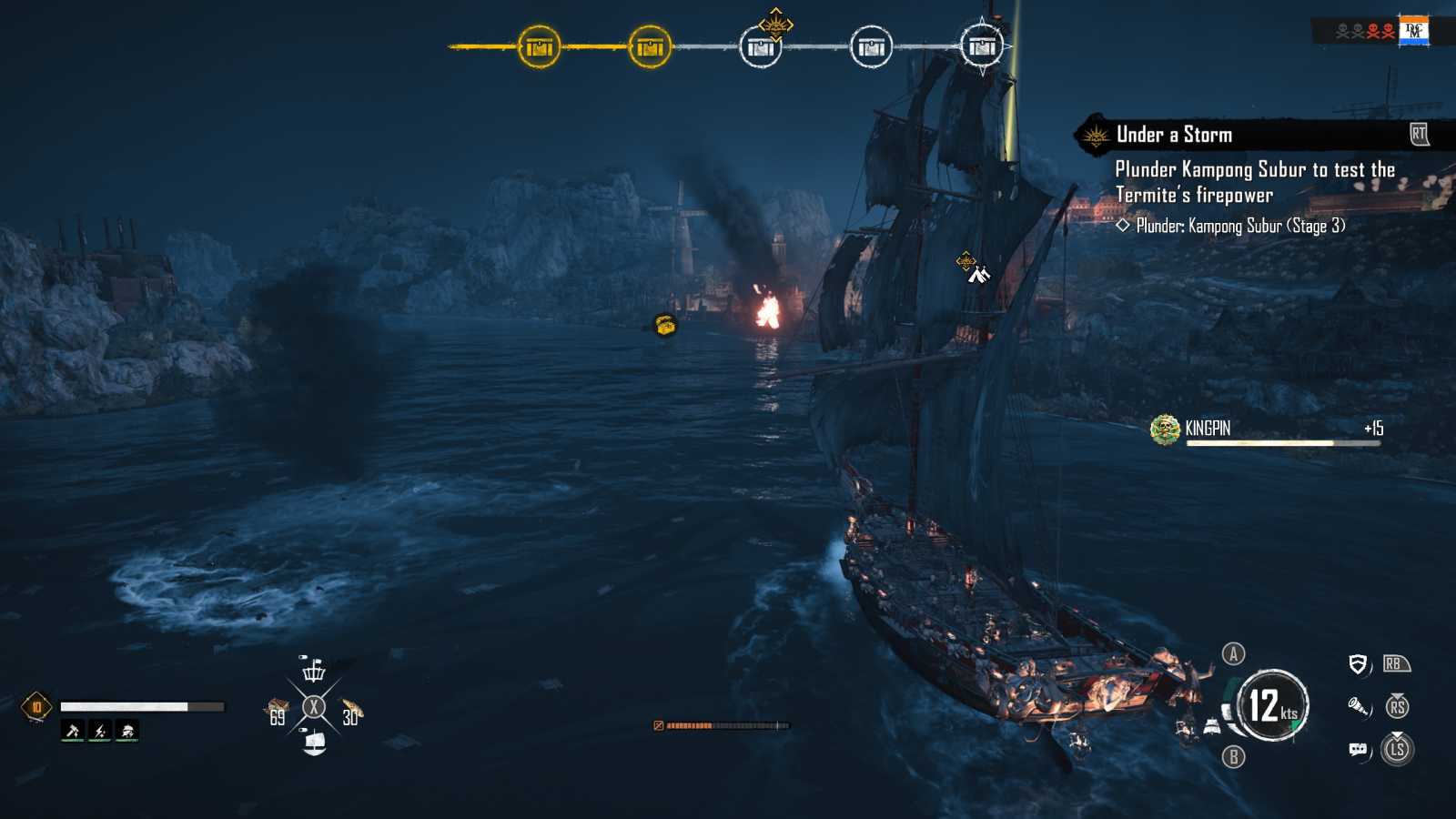Click the orange-white-blue faction flag icon
1456x819 pixels.
click(1413, 31)
